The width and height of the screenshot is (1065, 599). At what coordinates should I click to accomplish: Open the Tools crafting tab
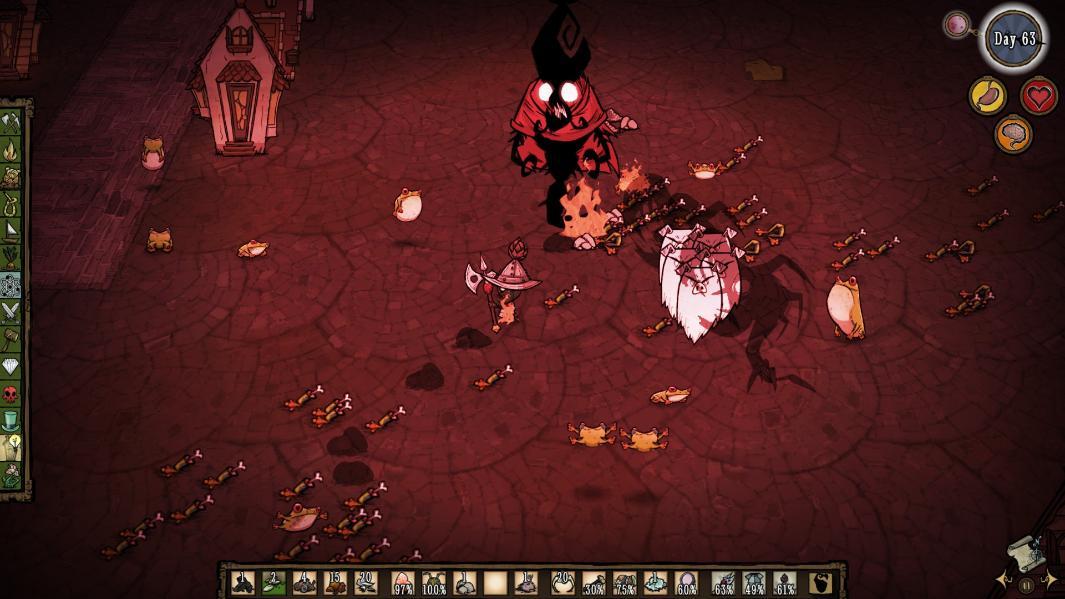pyautogui.click(x=11, y=123)
